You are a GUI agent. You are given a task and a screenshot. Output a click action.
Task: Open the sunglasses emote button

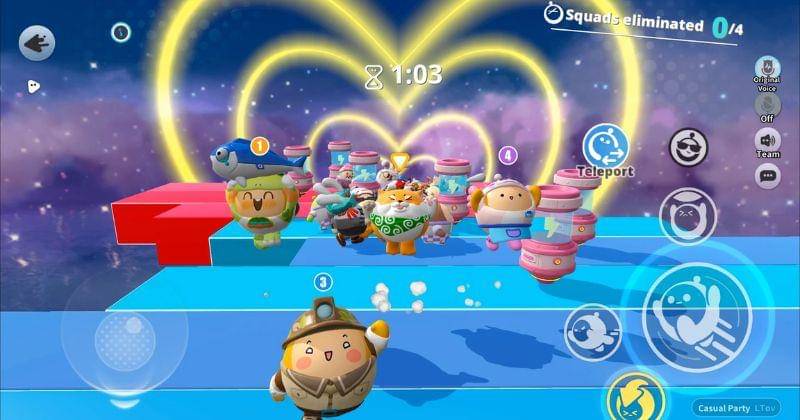tap(687, 149)
